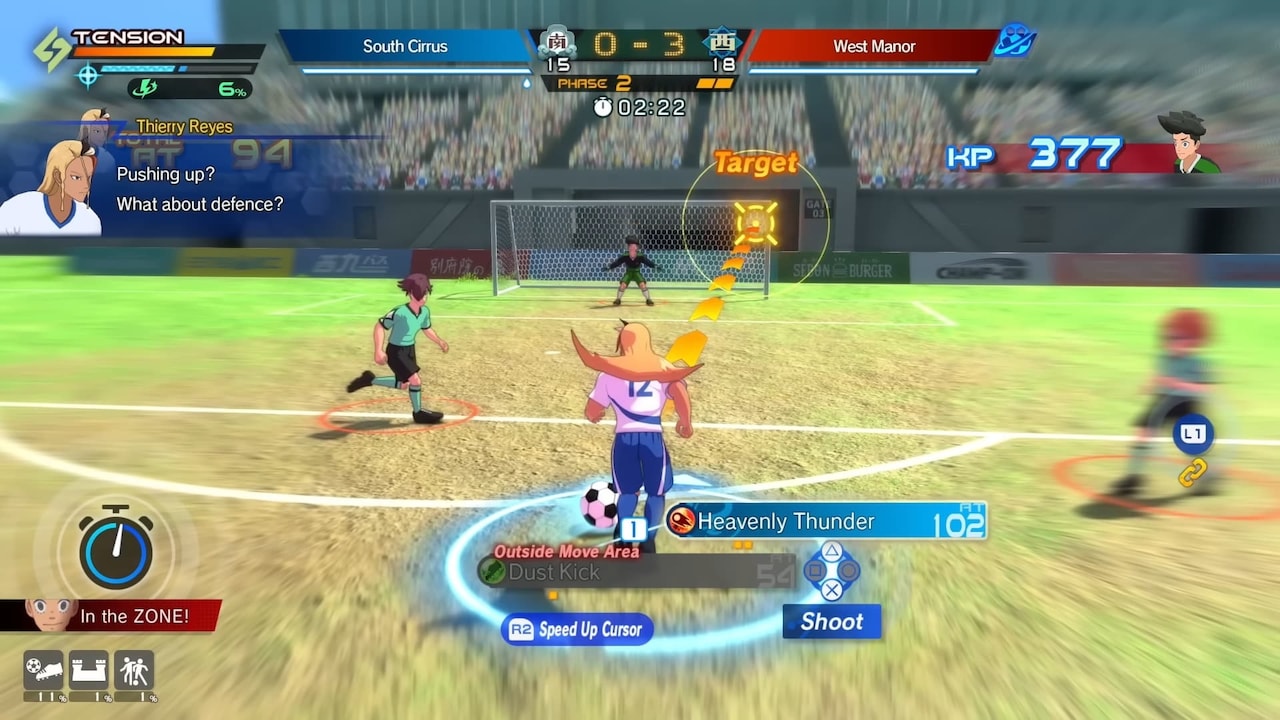Click the yellow chain link icon
This screenshot has width=1280, height=720.
click(x=1192, y=473)
